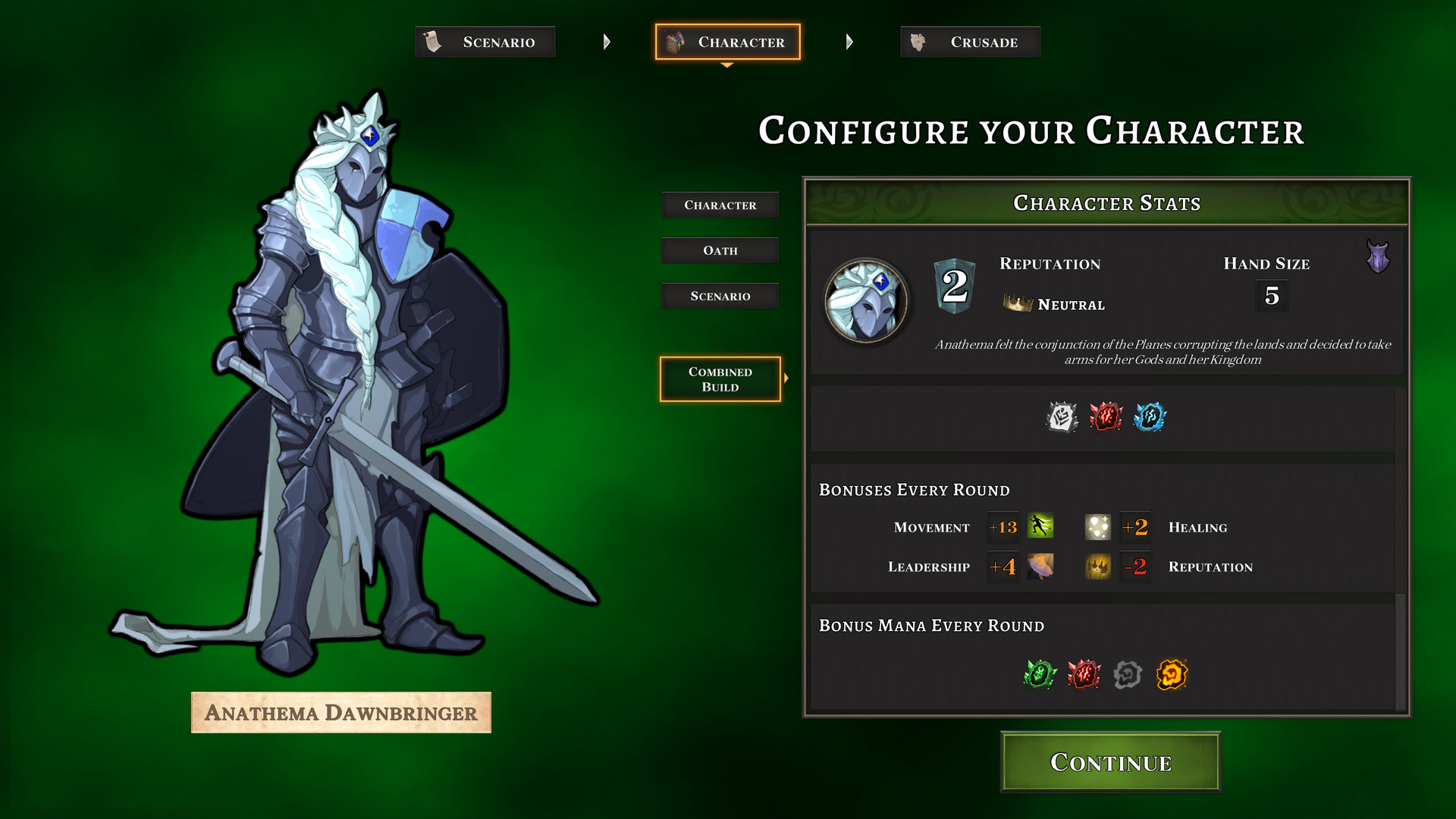Select the Healing bonus icon
This screenshot has height=819, width=1456.
point(1097,527)
